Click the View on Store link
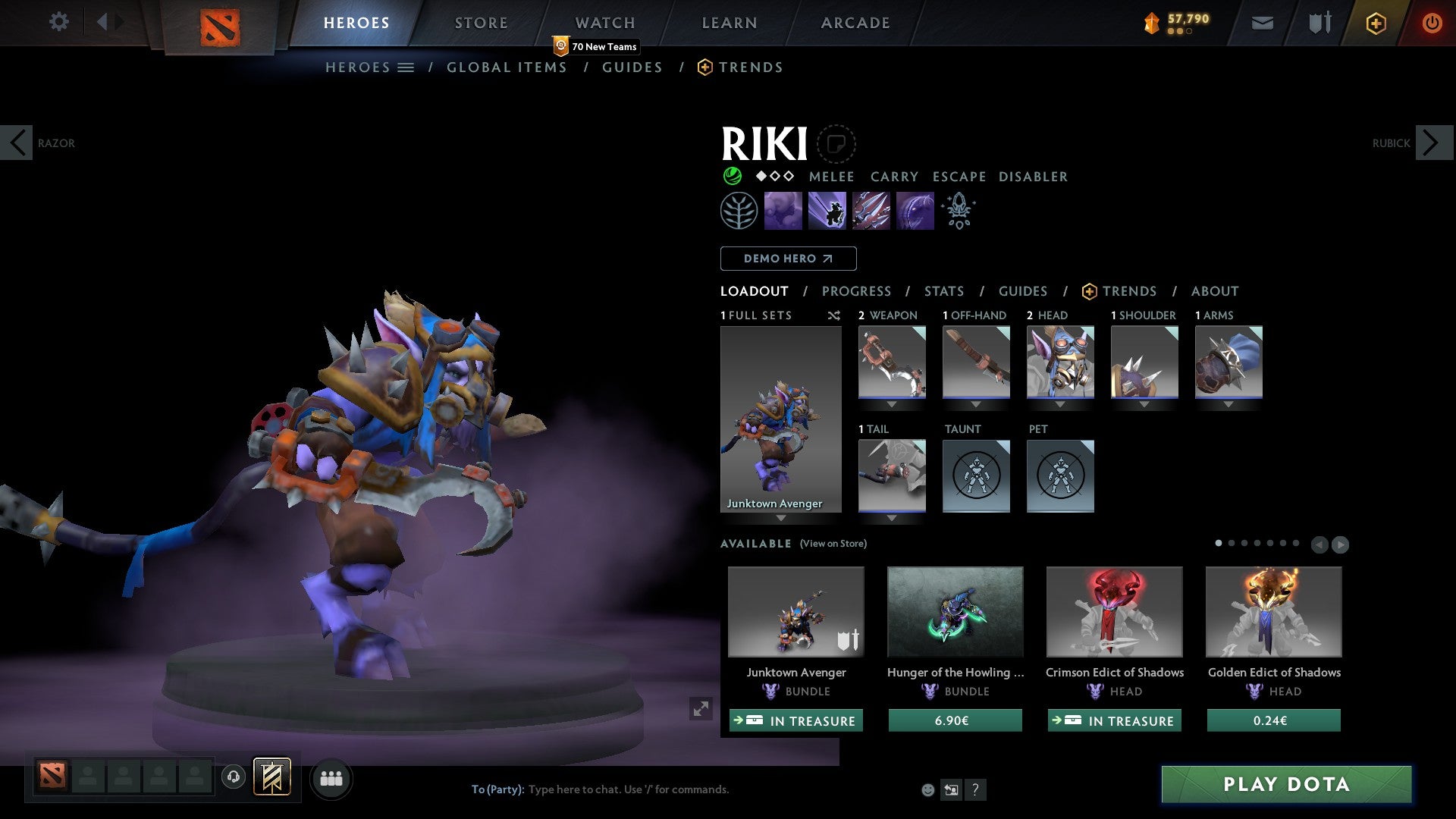Image resolution: width=1456 pixels, height=819 pixels. click(833, 544)
